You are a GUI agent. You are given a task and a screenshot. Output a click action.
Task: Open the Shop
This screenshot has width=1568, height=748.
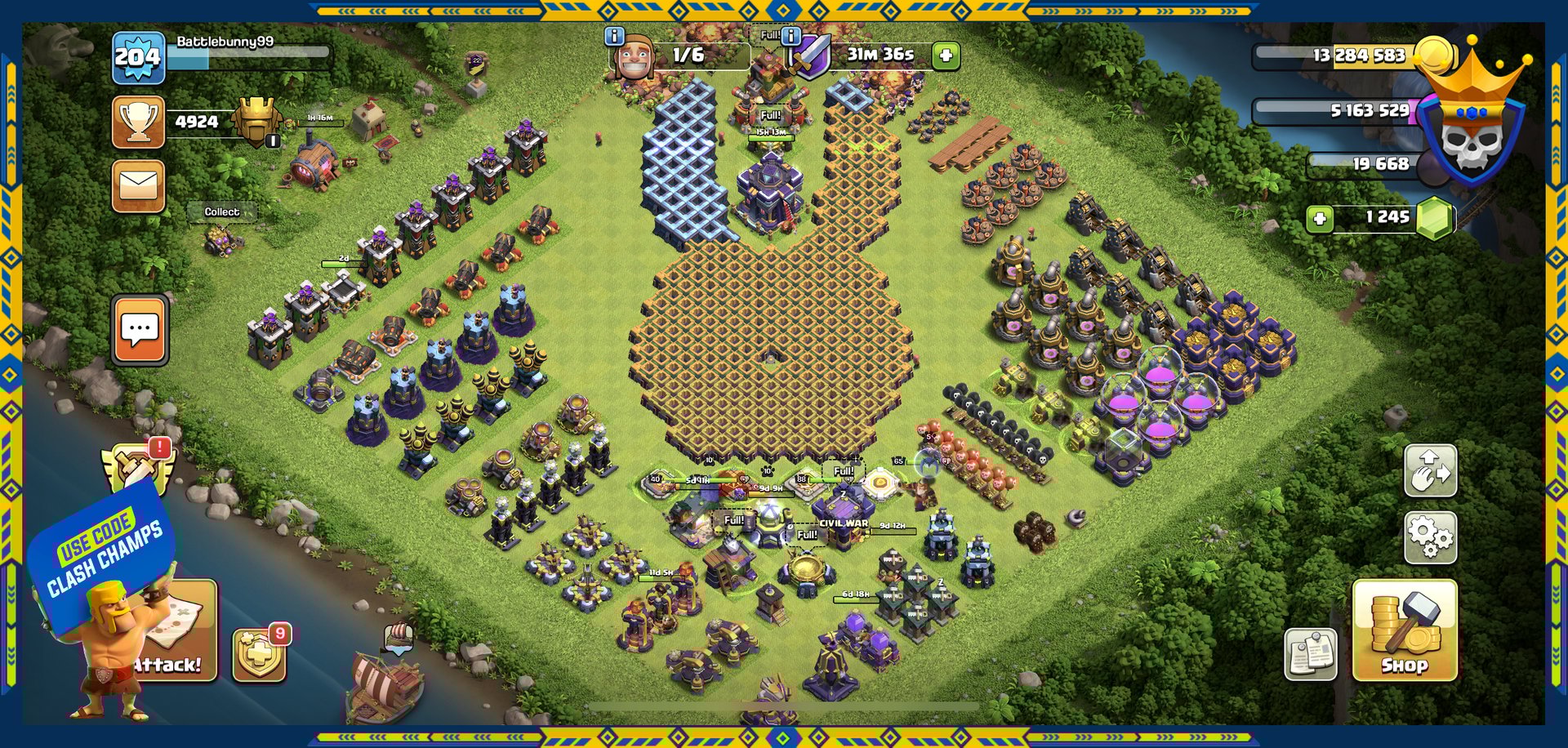pos(1404,630)
